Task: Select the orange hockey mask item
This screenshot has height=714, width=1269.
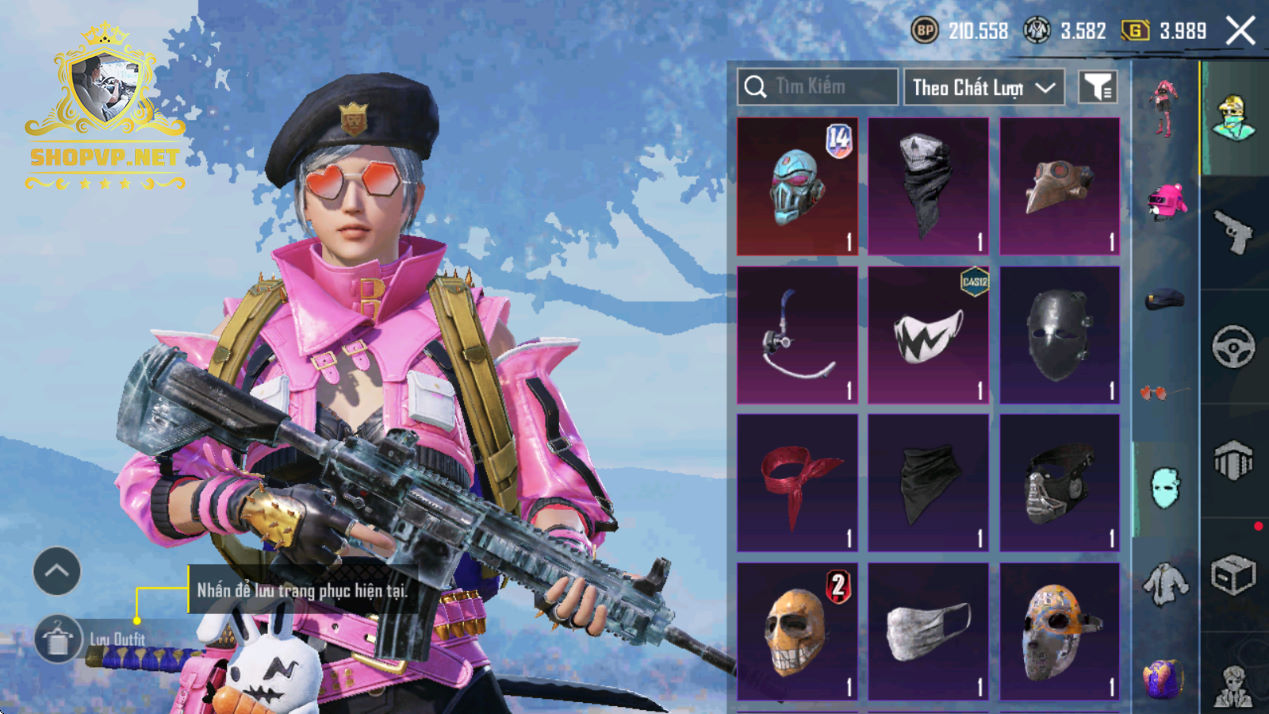Action: click(x=1060, y=631)
